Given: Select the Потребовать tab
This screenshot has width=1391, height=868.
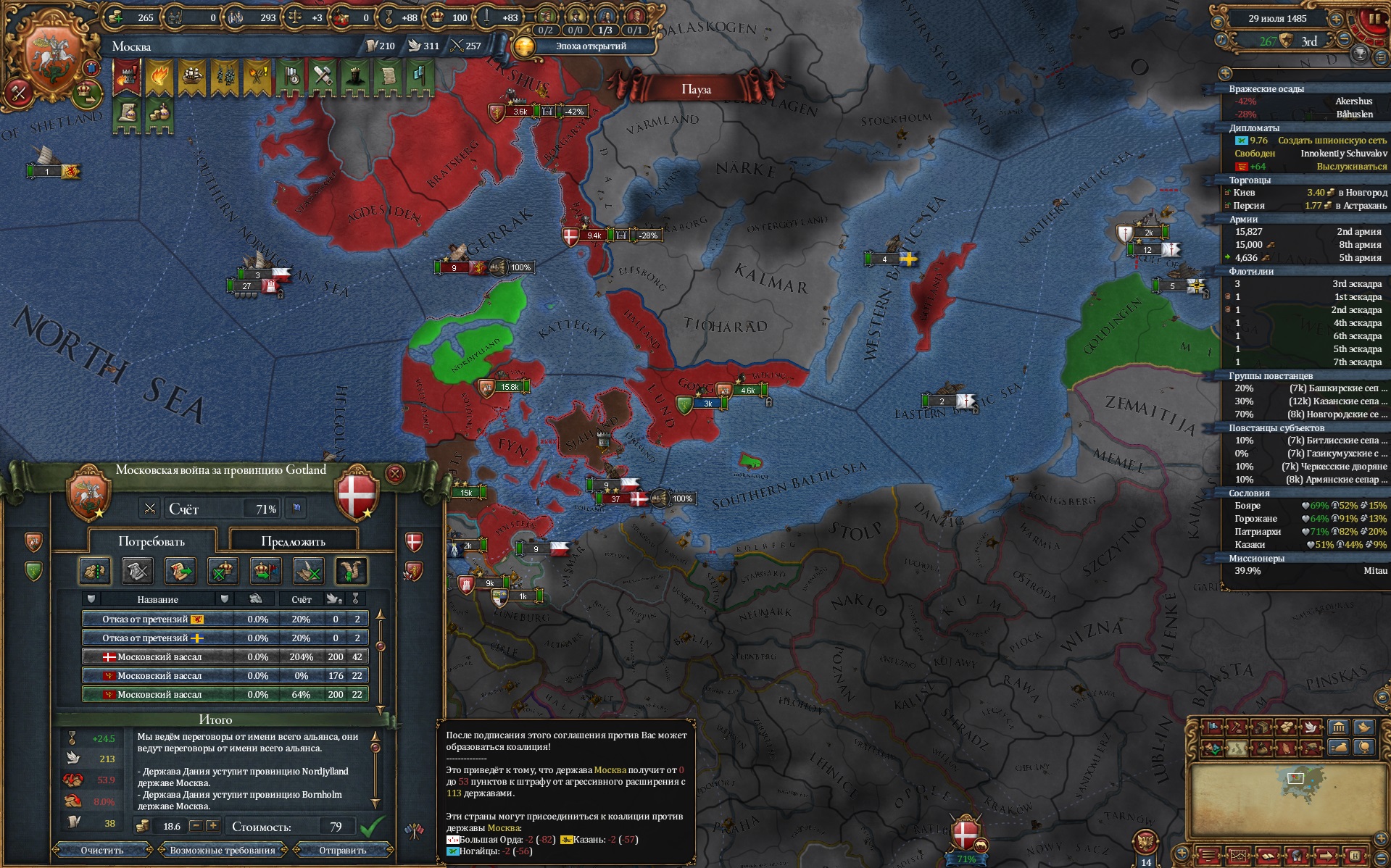Looking at the screenshot, I should (151, 541).
